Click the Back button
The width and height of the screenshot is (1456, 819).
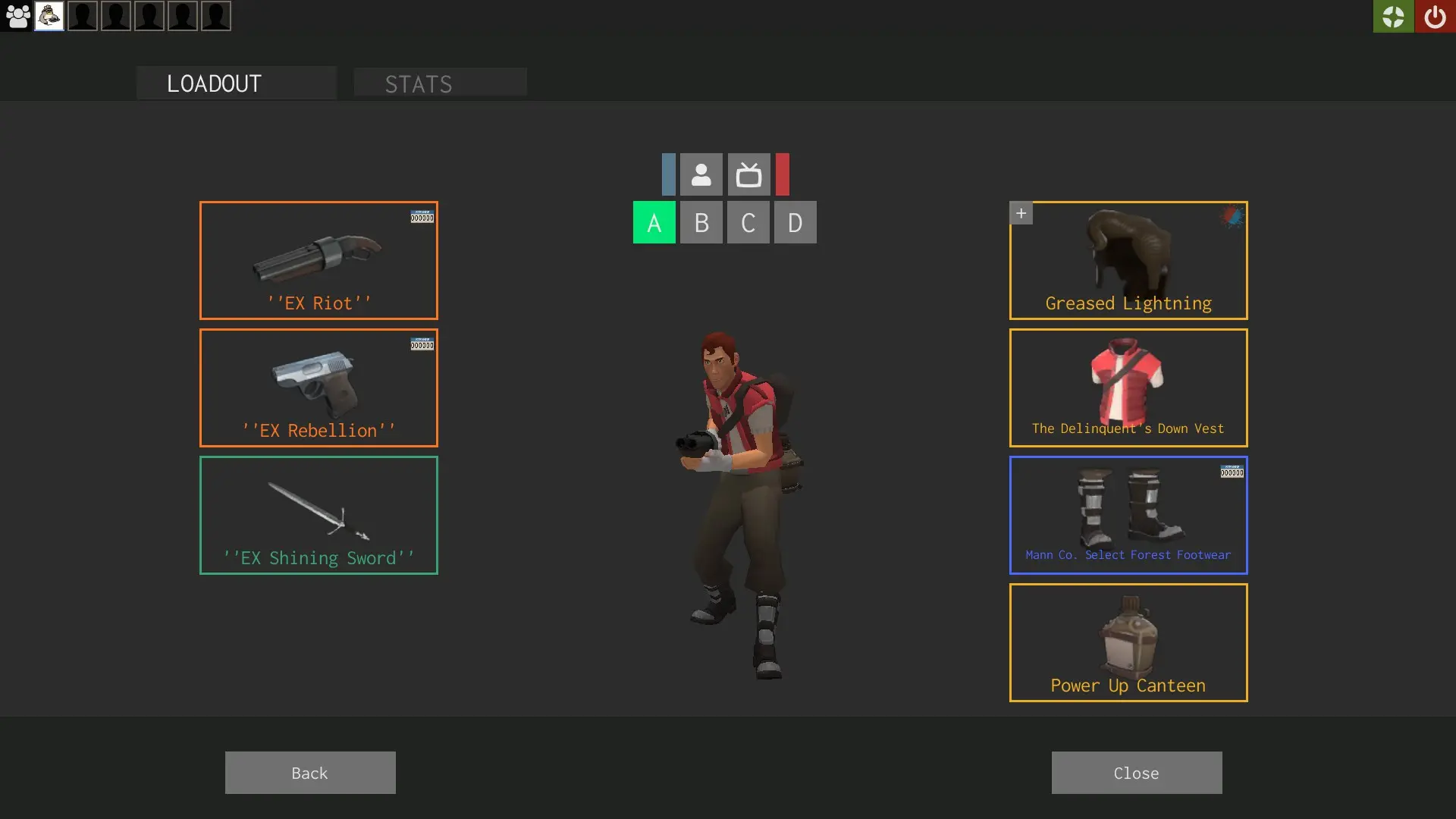310,773
